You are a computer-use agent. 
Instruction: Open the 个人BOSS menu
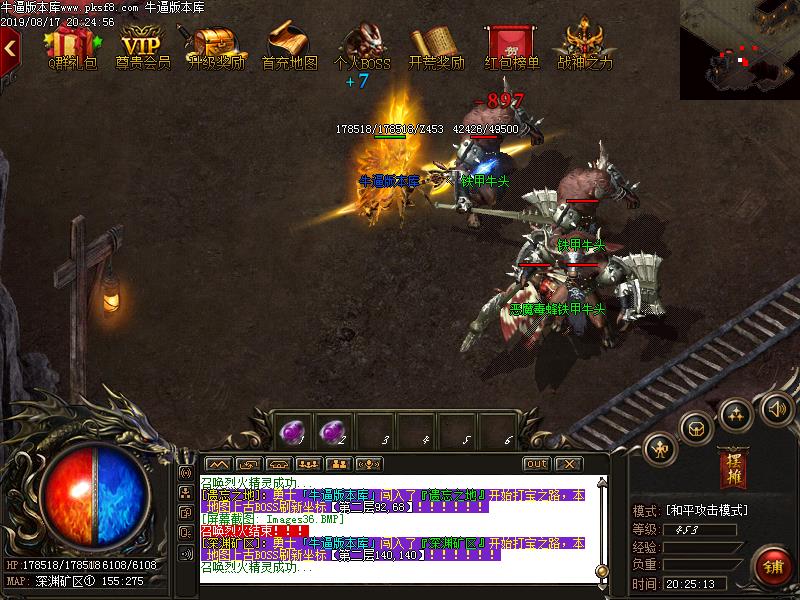(361, 46)
